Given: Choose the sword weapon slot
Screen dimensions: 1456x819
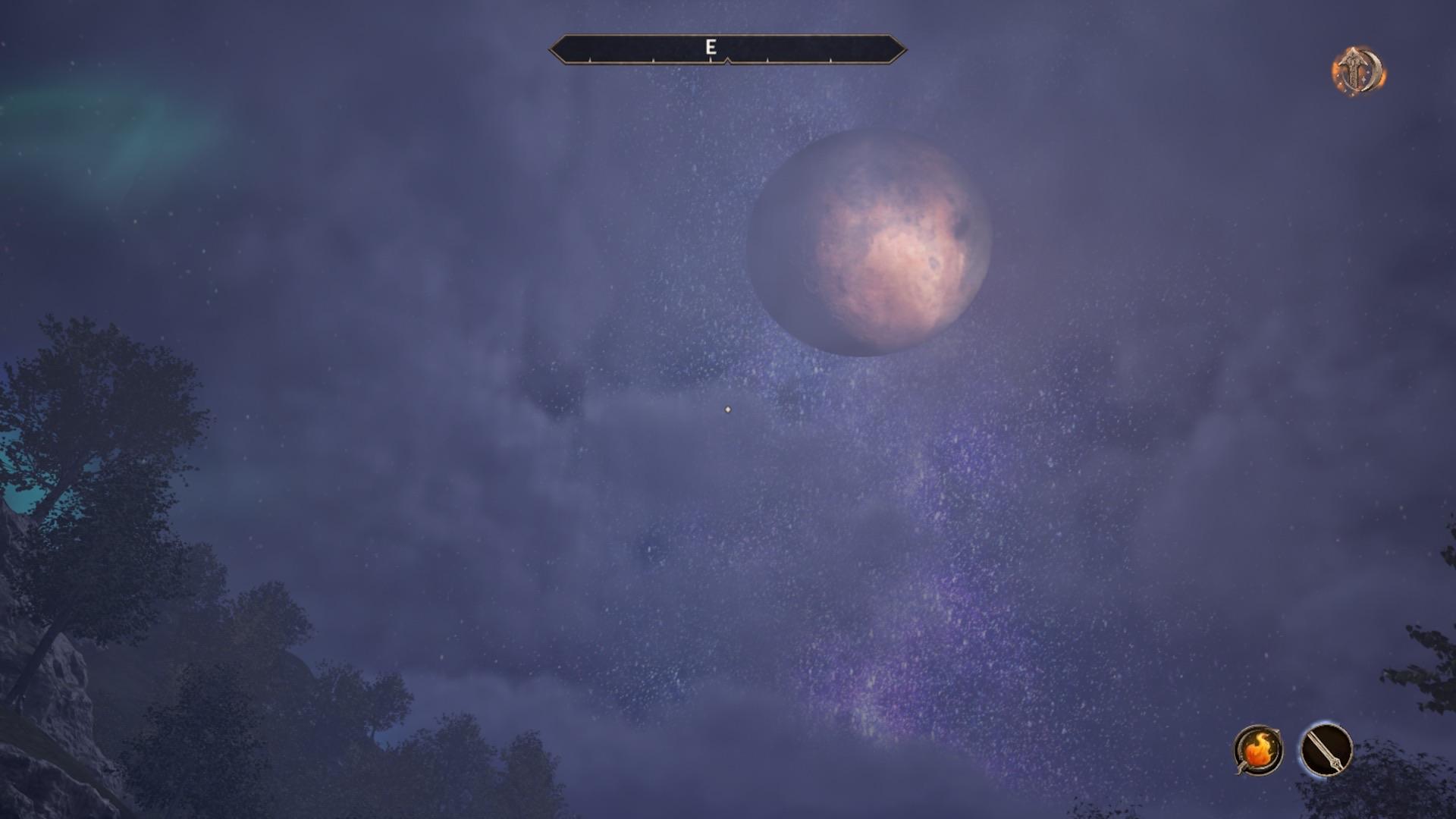Looking at the screenshot, I should tap(1326, 751).
